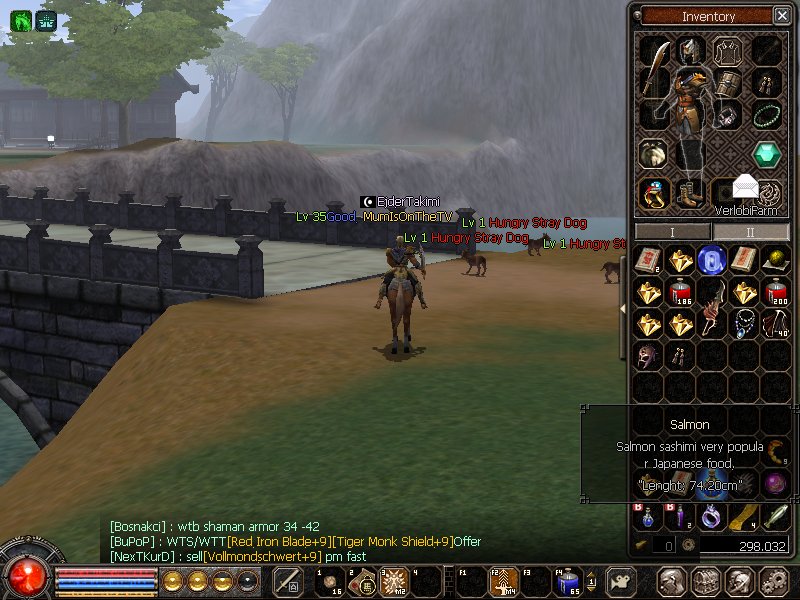Click the purple orb inventory item
Viewport: 800px width, 600px height.
(x=773, y=483)
